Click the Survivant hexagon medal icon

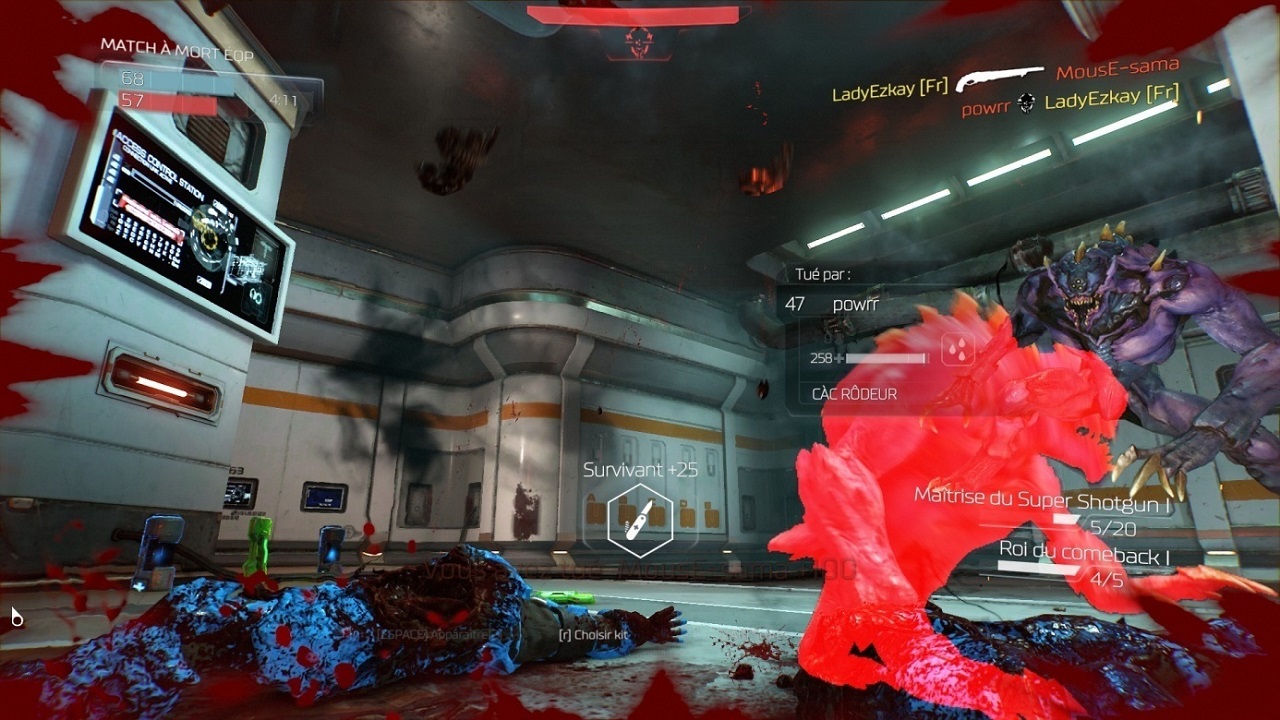pyautogui.click(x=640, y=520)
